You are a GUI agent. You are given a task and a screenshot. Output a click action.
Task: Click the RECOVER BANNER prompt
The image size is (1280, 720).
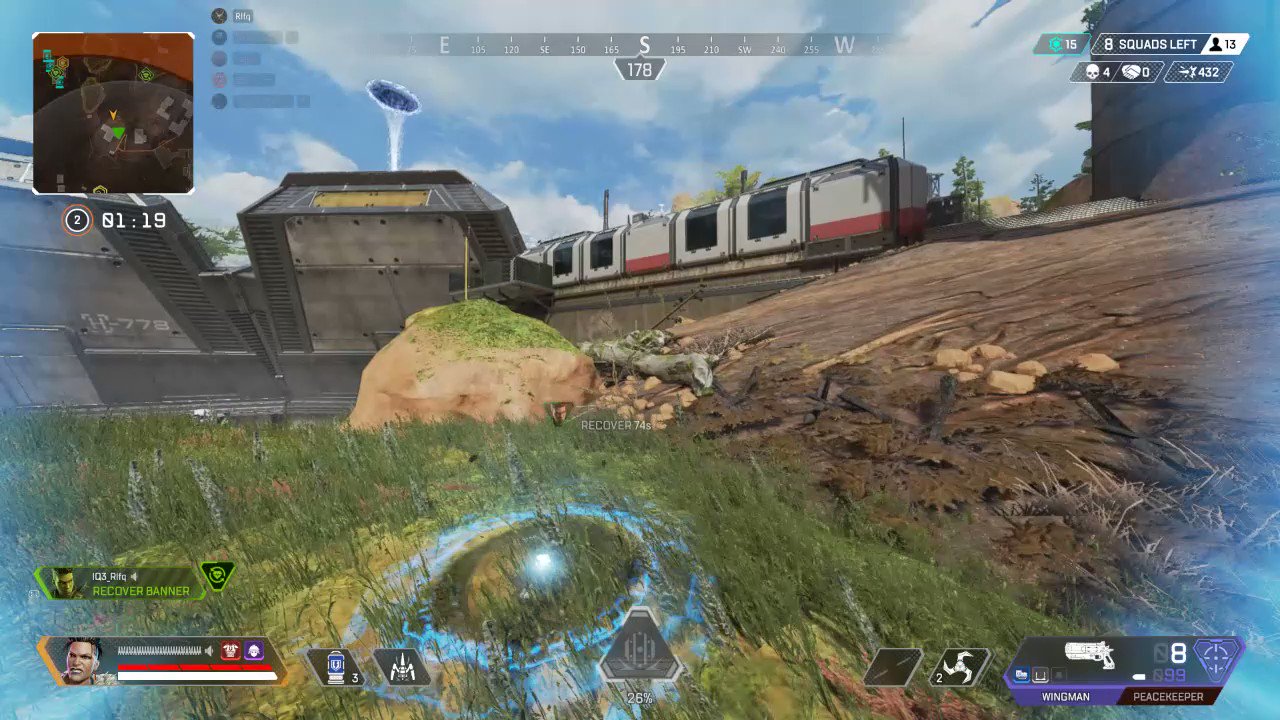point(140,591)
